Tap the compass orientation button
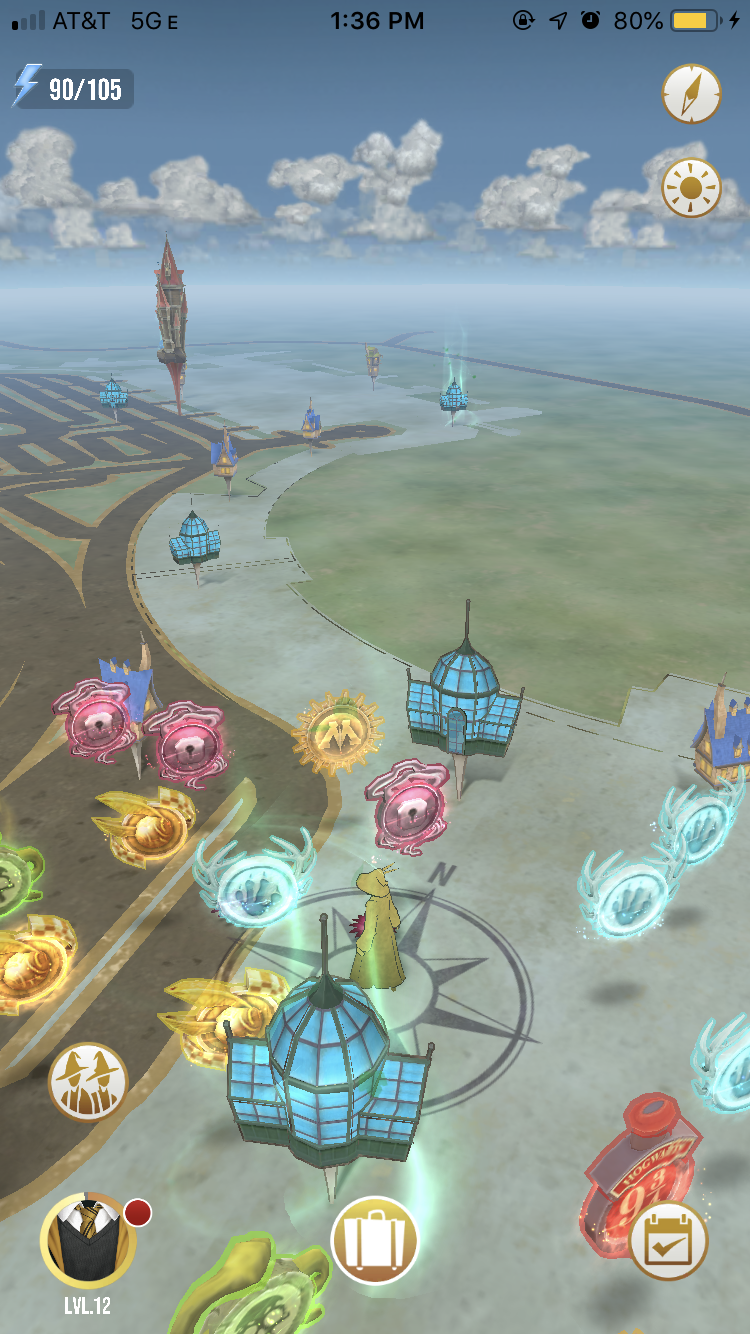Image resolution: width=750 pixels, height=1334 pixels. (x=691, y=94)
